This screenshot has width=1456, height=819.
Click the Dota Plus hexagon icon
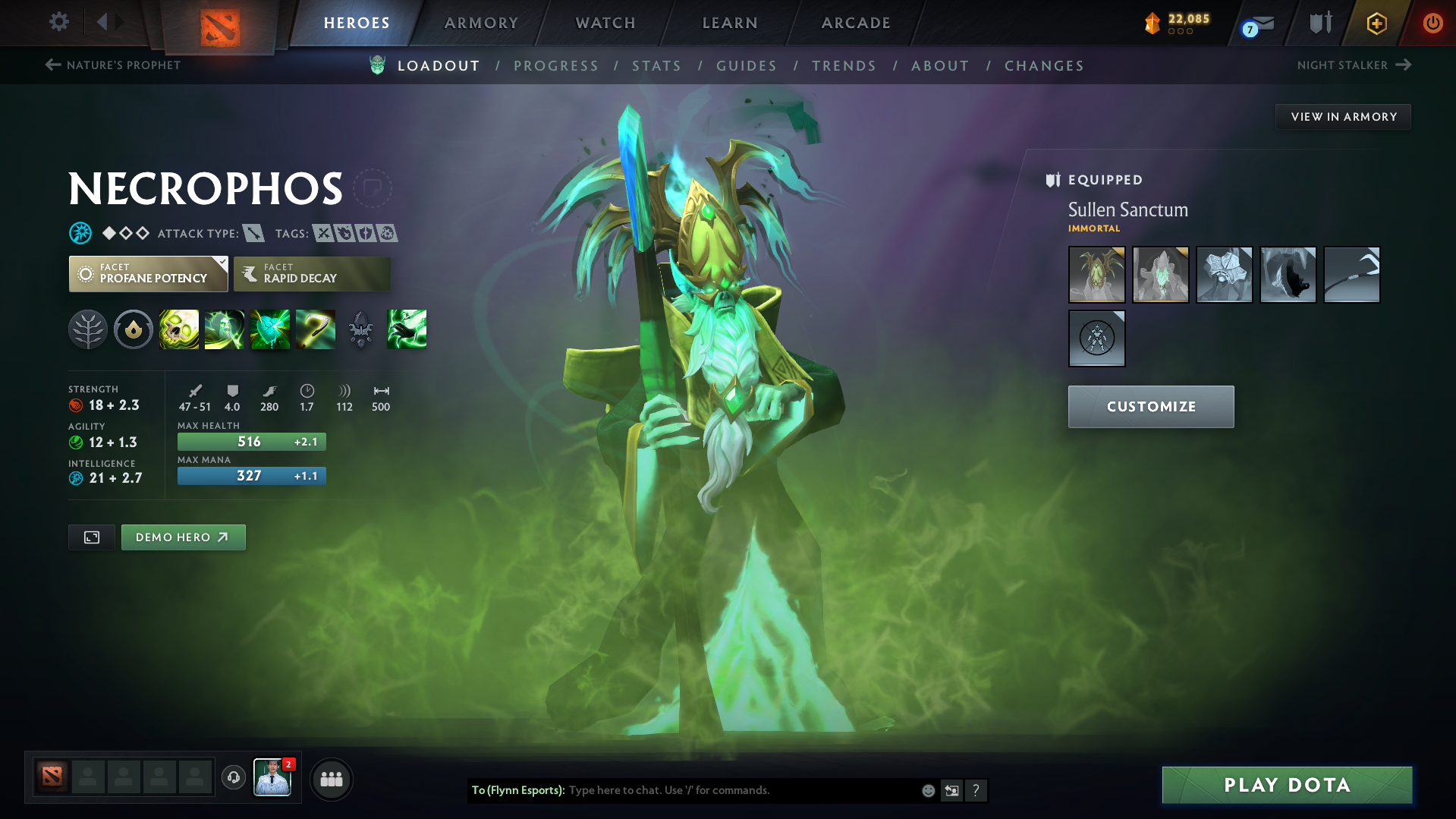1376,23
